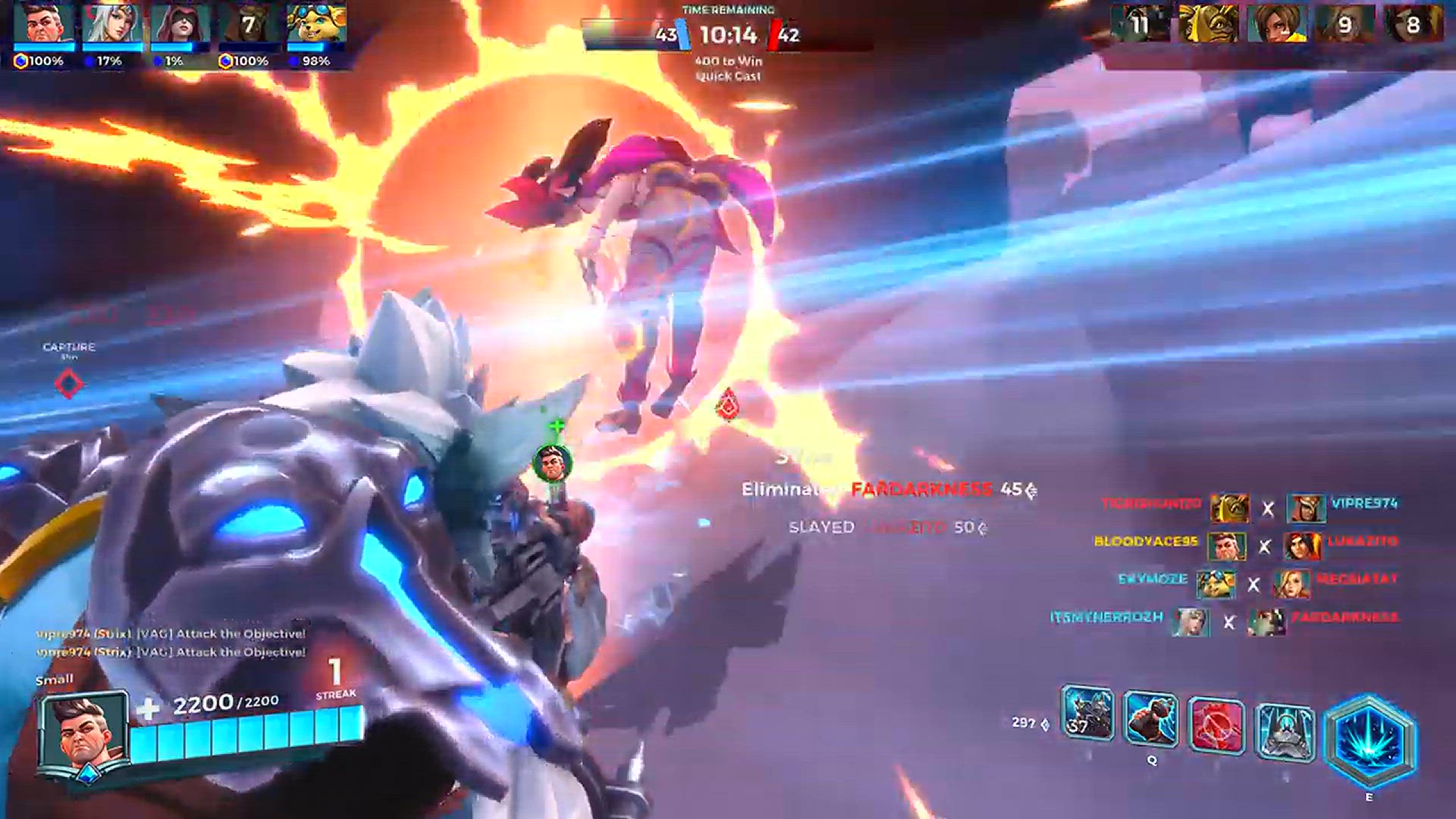This screenshot has width=1456, height=819.
Task: Select the mount ability icon showing 37
Action: coord(1087,714)
